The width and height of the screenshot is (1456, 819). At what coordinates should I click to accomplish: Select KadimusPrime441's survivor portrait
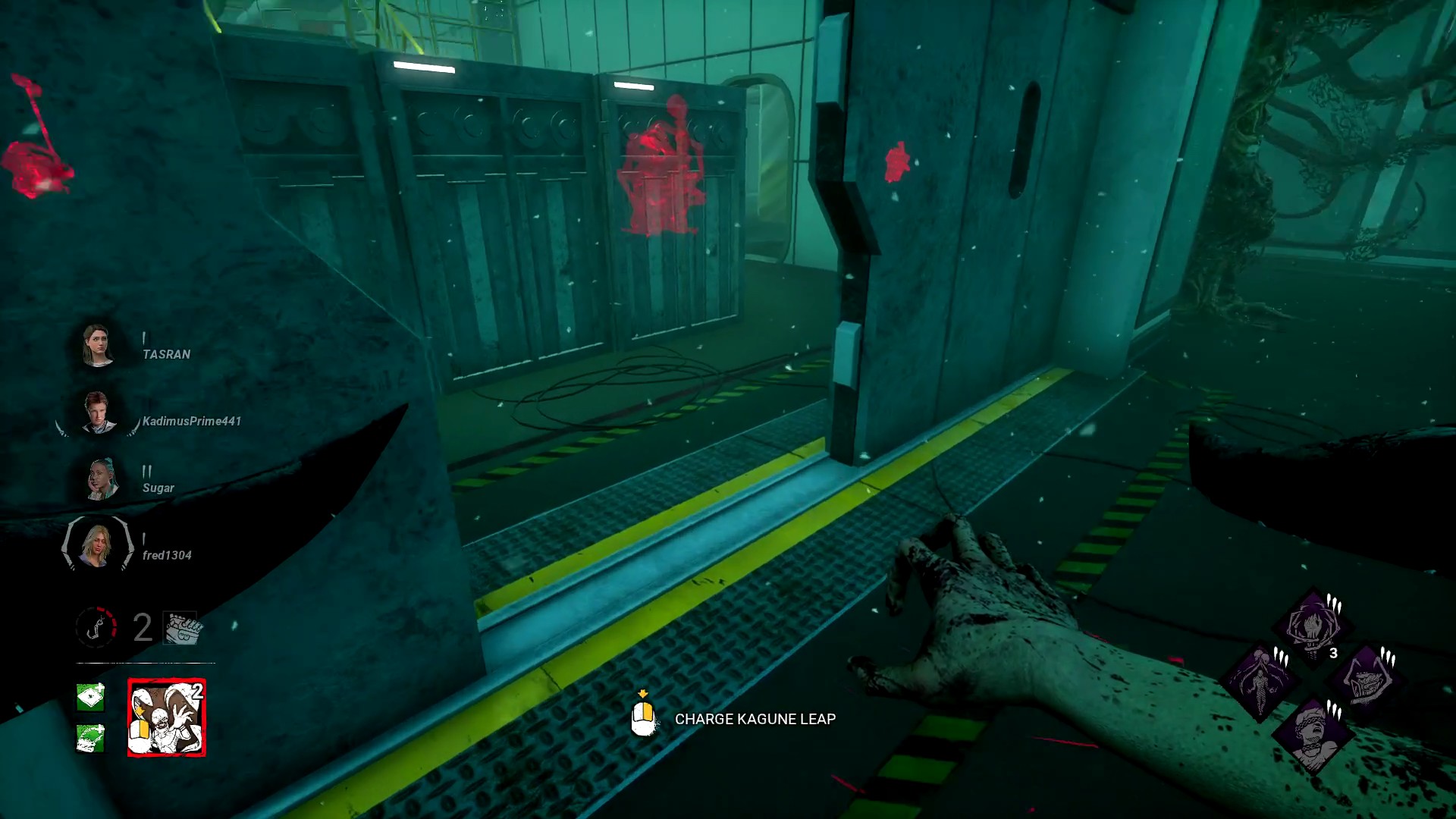97,413
